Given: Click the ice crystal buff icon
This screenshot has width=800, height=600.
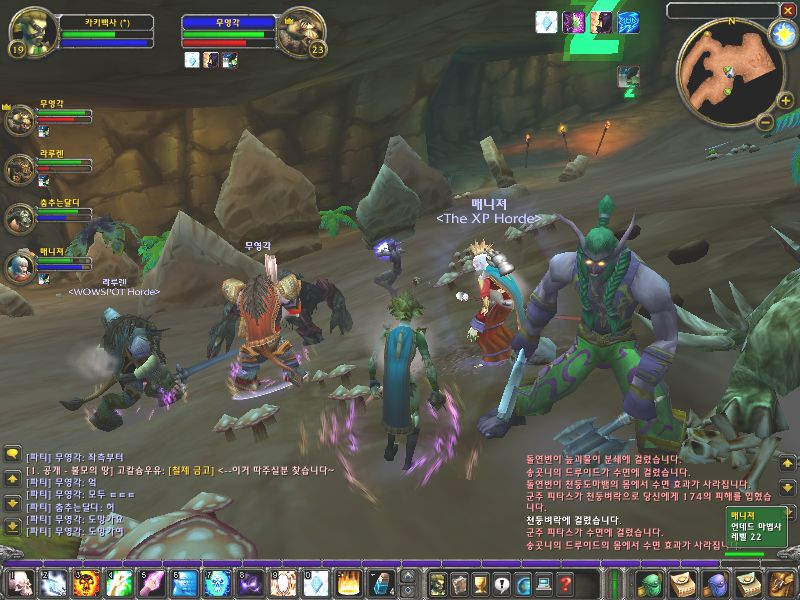Looking at the screenshot, I should (x=547, y=22).
